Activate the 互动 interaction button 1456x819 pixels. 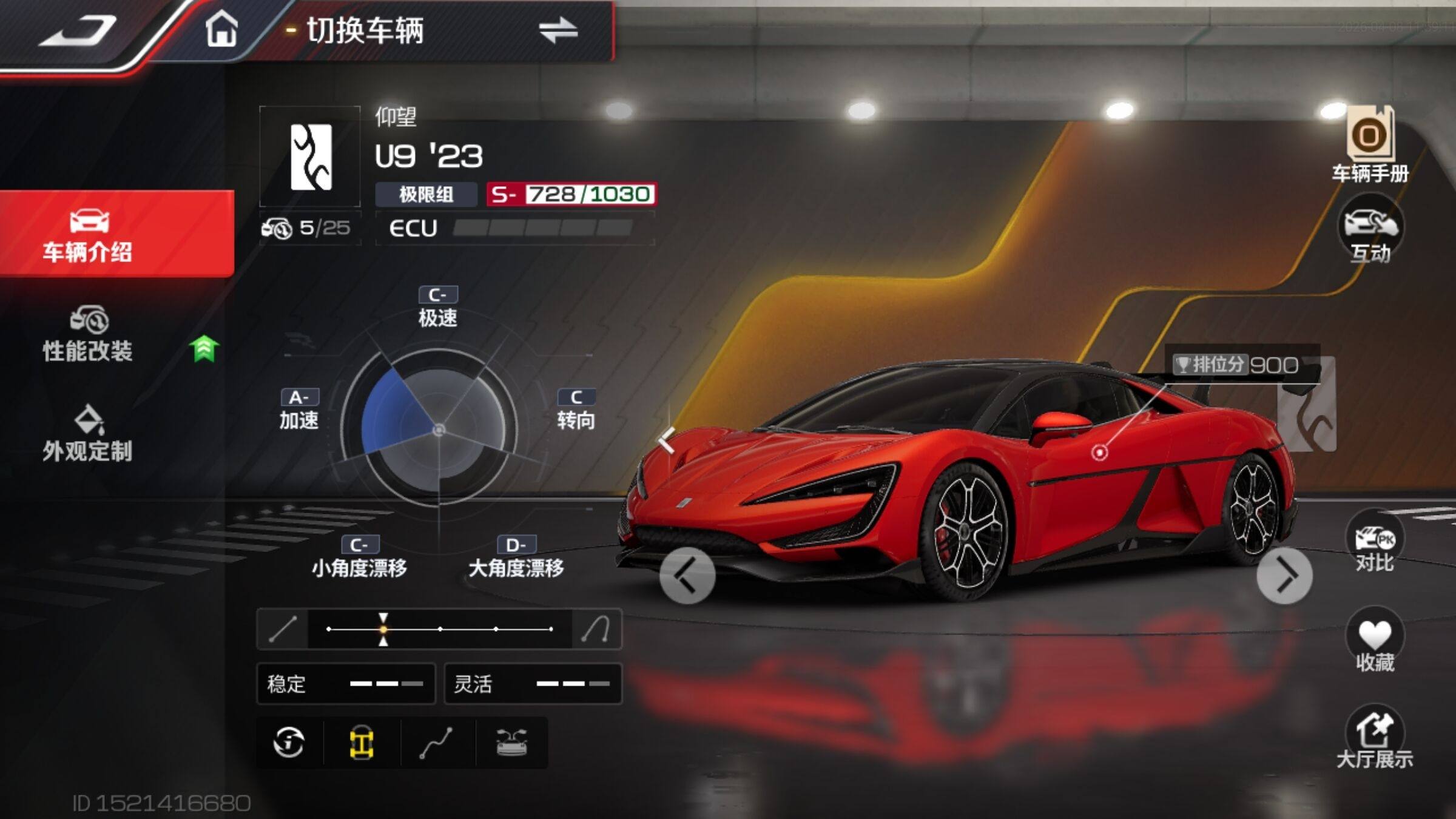(1370, 229)
